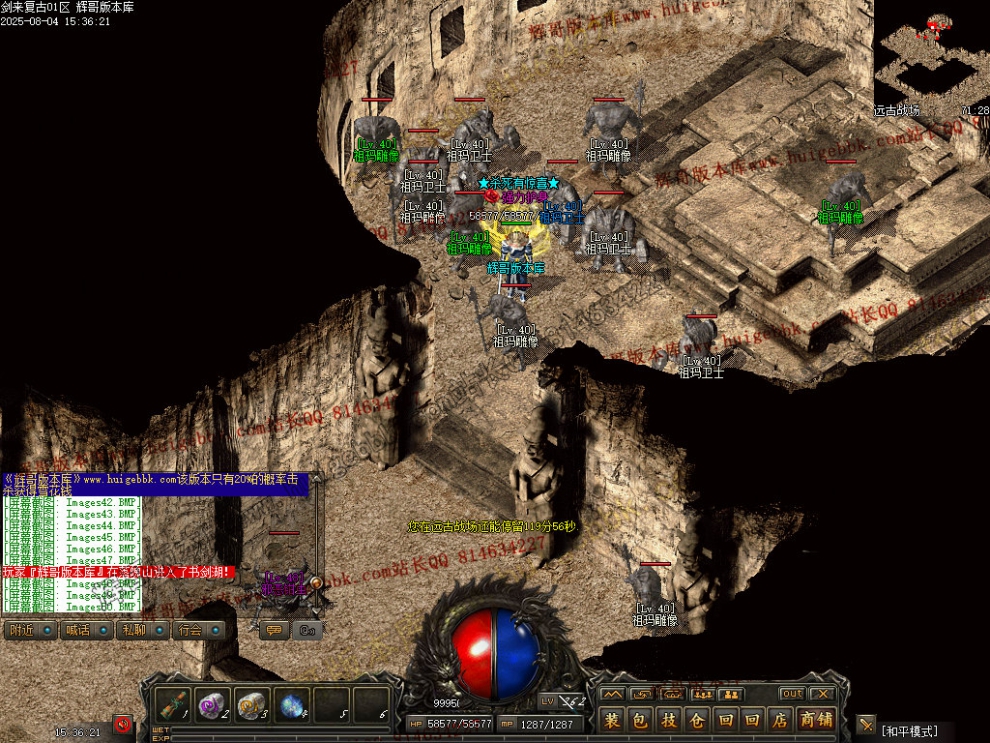Open the 私聊 private chat channel
This screenshot has width=990, height=743.
tap(133, 630)
